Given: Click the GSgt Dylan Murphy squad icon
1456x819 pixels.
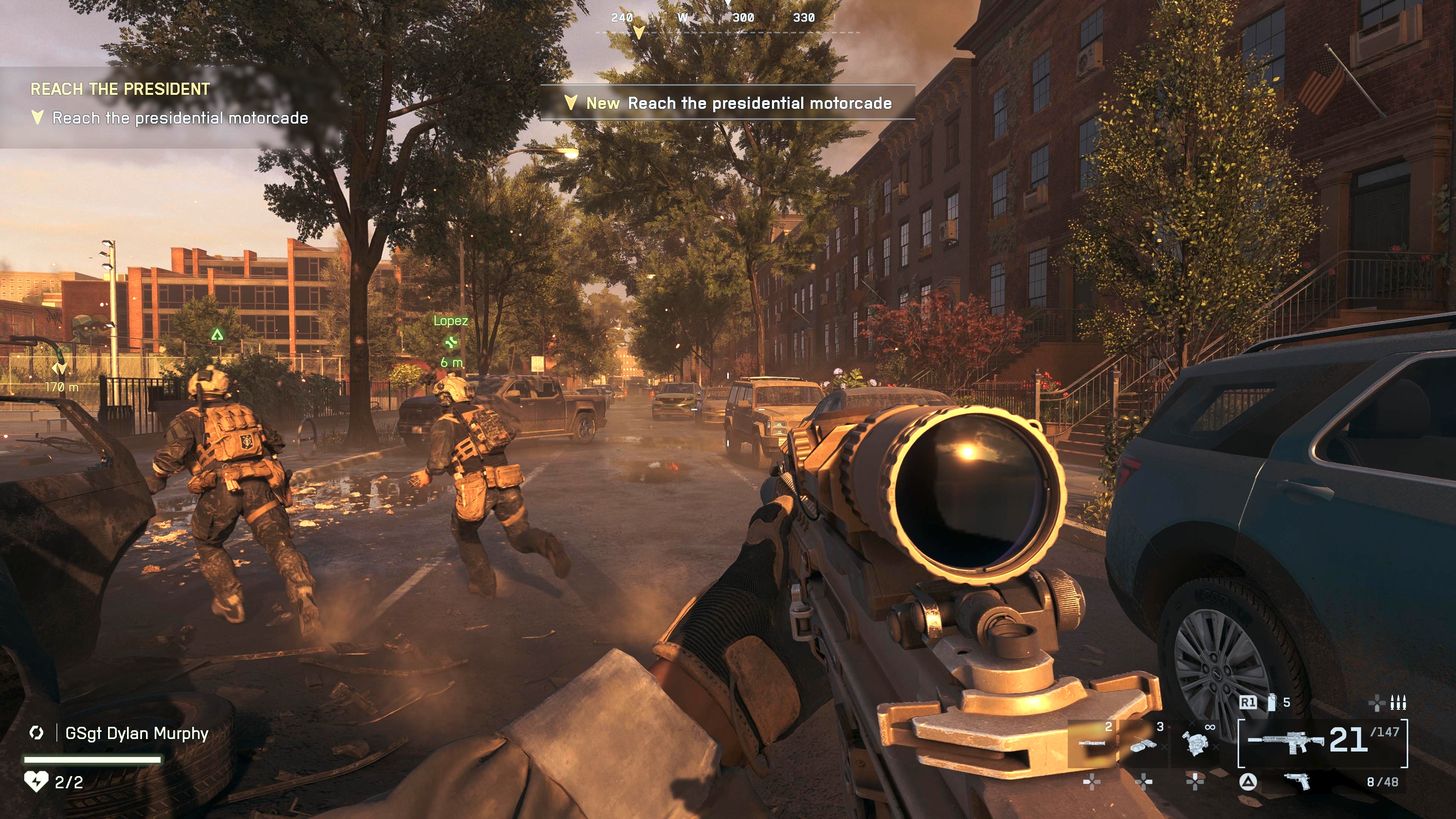Looking at the screenshot, I should point(37,733).
